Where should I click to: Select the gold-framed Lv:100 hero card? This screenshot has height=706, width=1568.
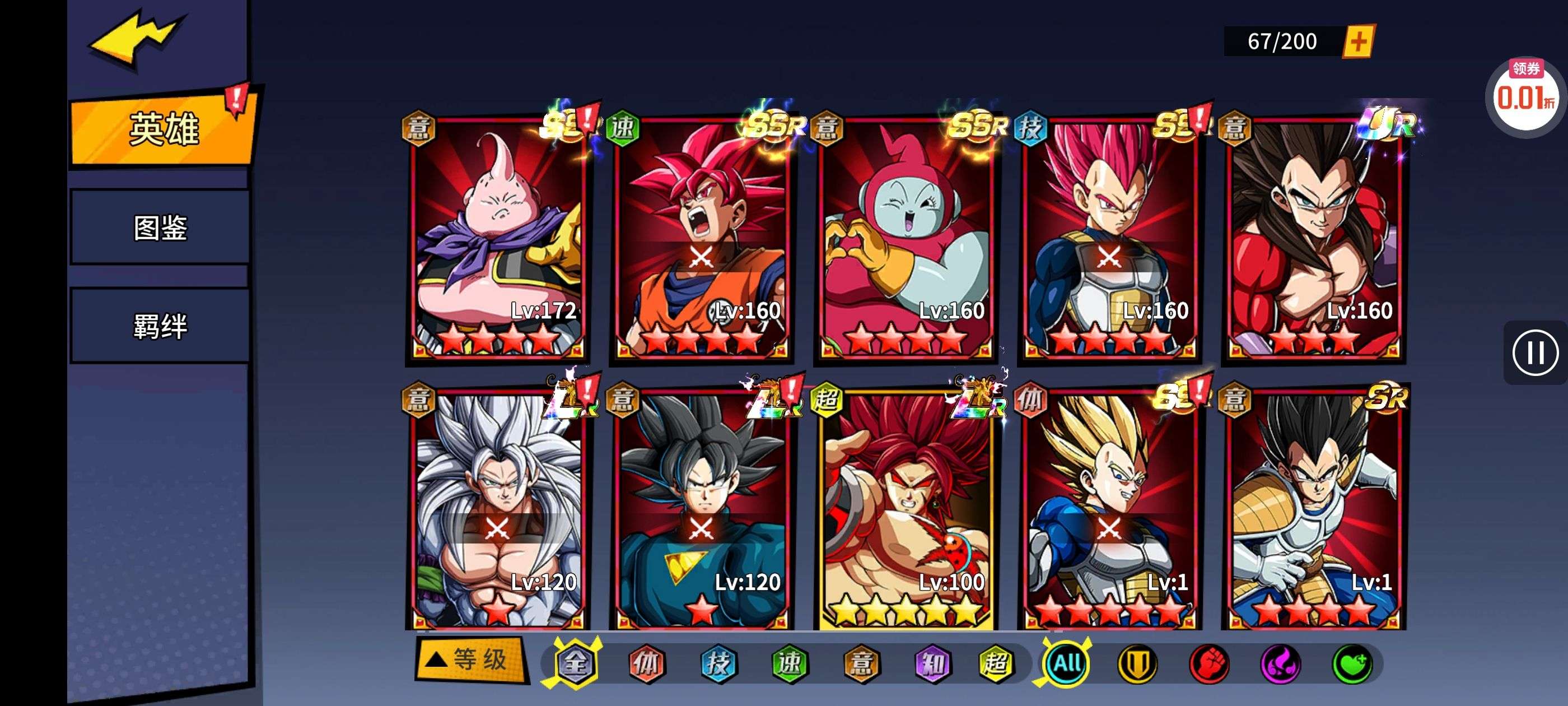point(906,509)
